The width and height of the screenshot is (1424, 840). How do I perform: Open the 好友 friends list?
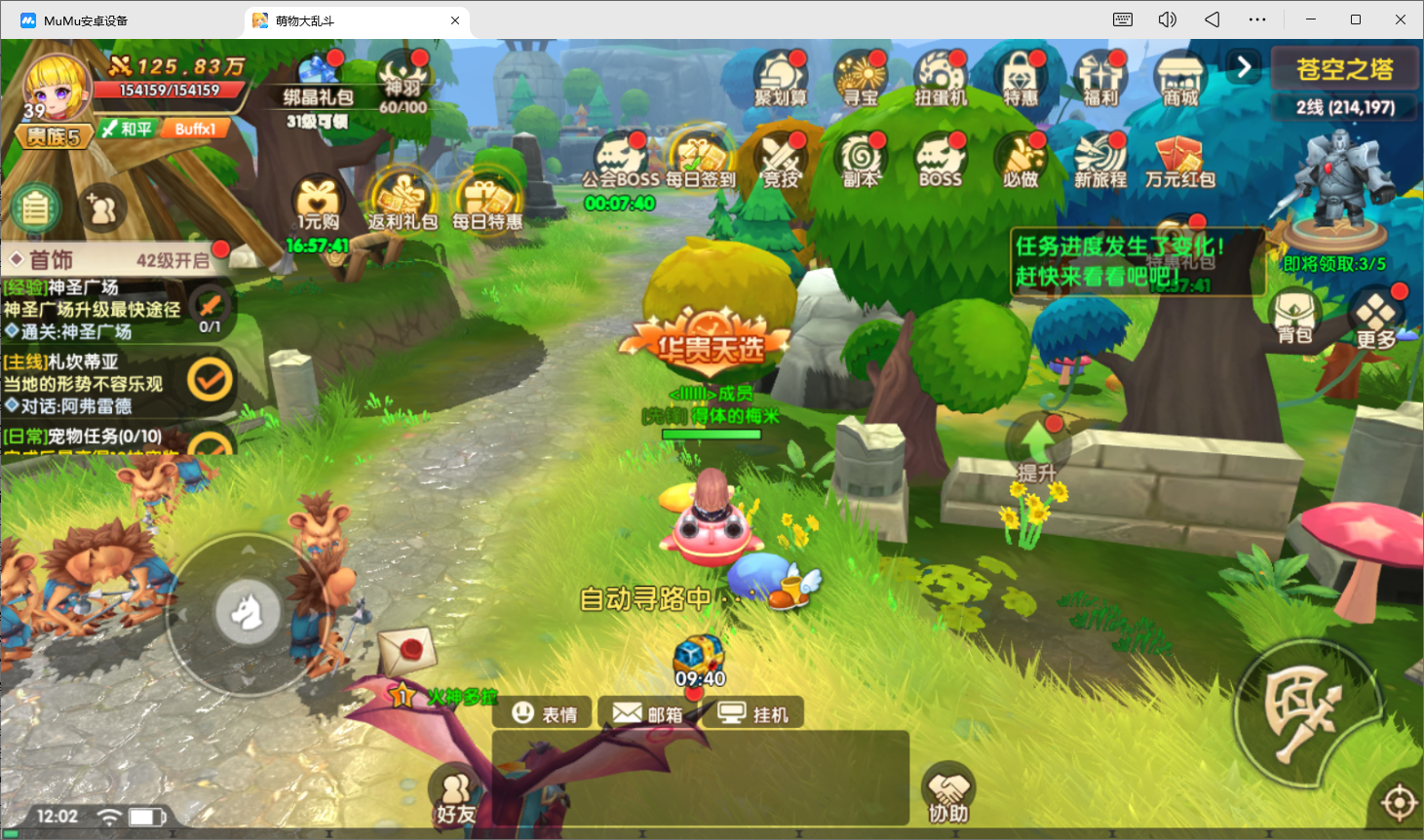click(x=455, y=795)
